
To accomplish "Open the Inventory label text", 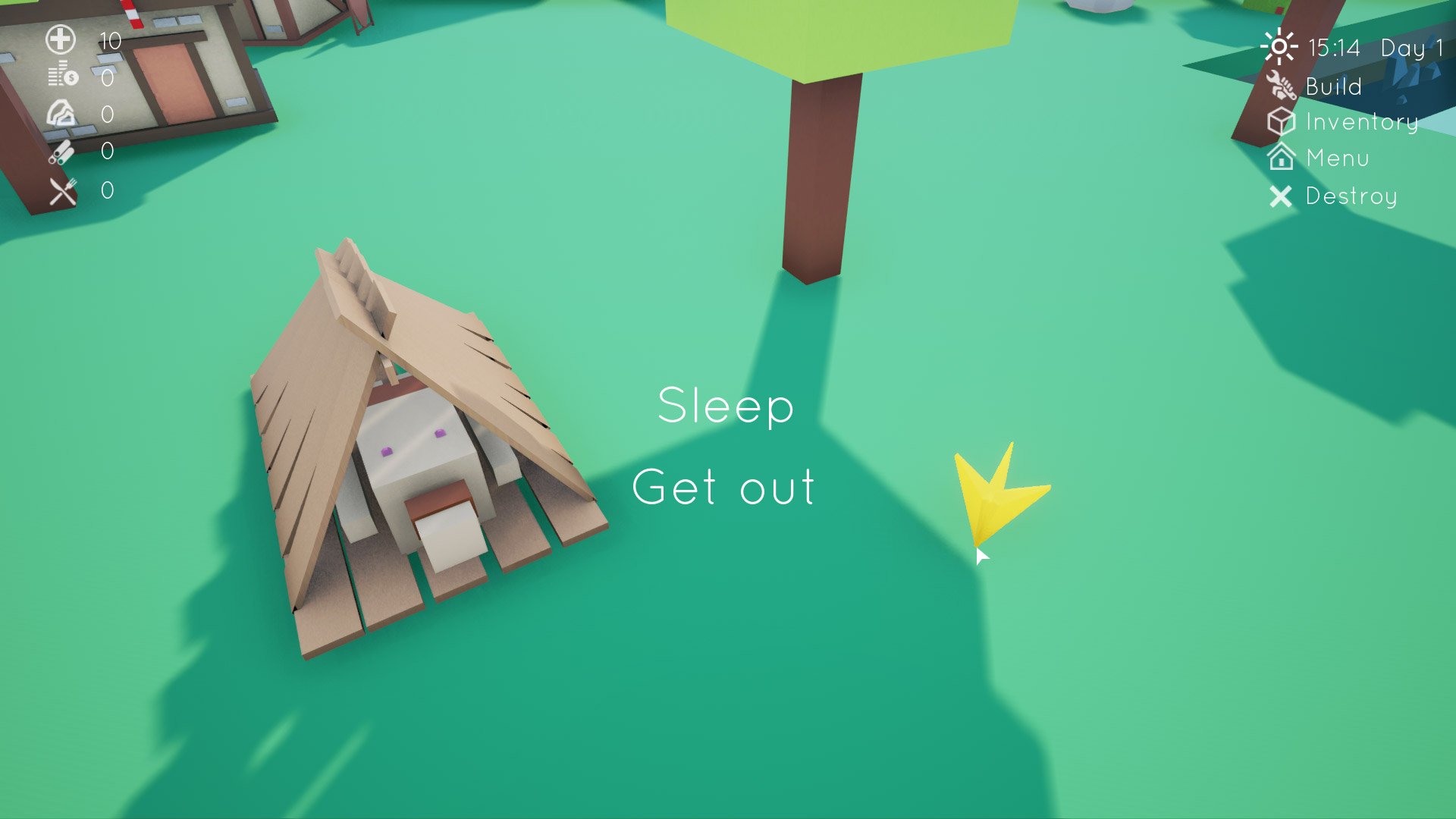I will [1361, 122].
